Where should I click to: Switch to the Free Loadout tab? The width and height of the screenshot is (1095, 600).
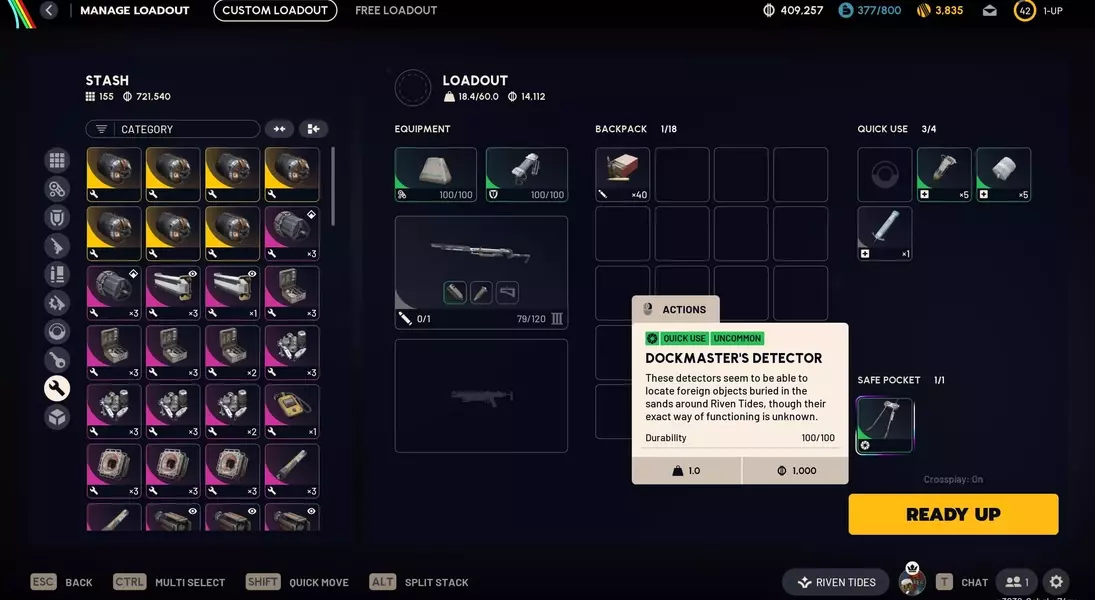pos(396,11)
